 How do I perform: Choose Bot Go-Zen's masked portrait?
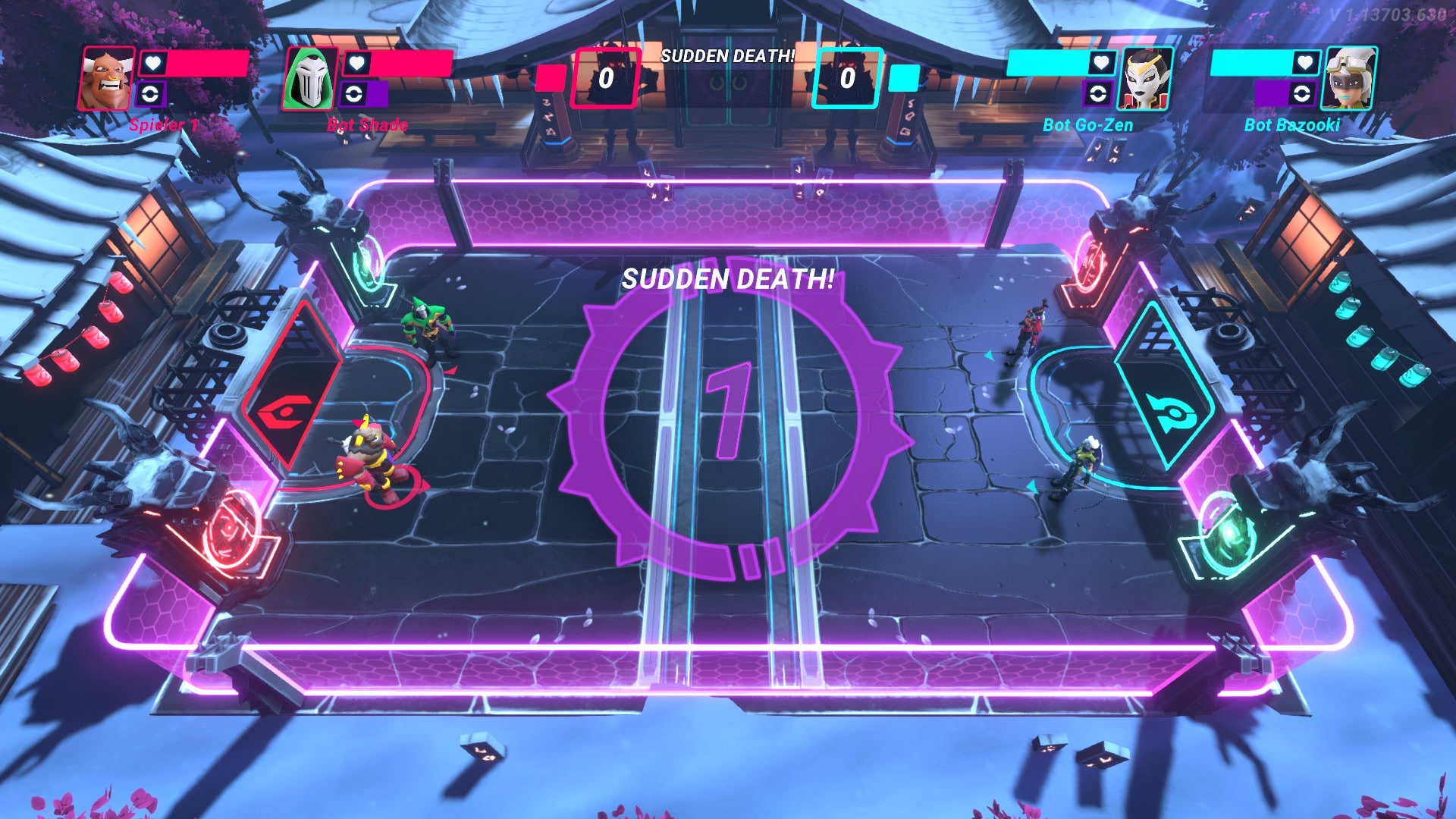click(1146, 79)
